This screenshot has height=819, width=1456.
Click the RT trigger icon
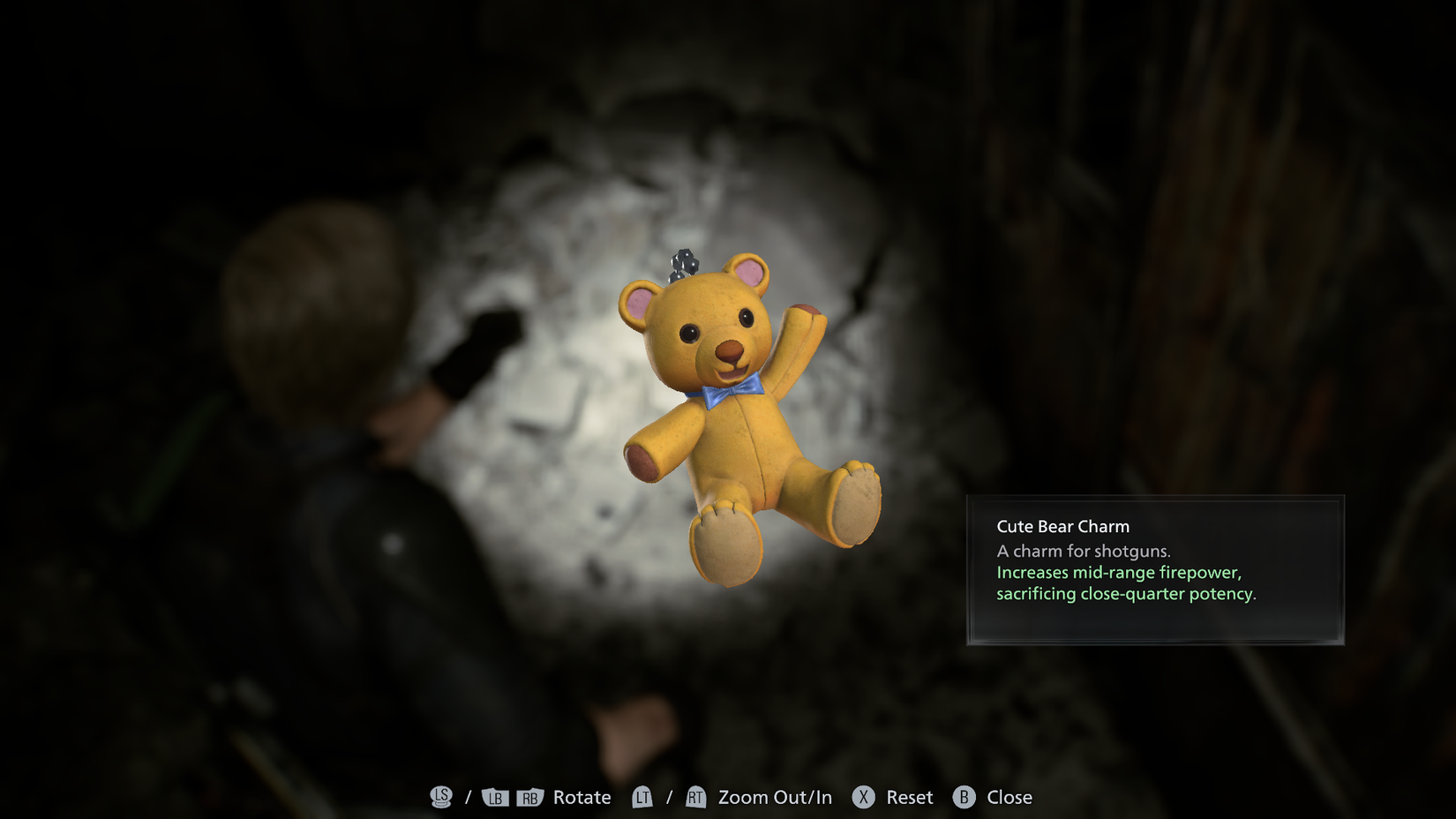pyautogui.click(x=695, y=797)
